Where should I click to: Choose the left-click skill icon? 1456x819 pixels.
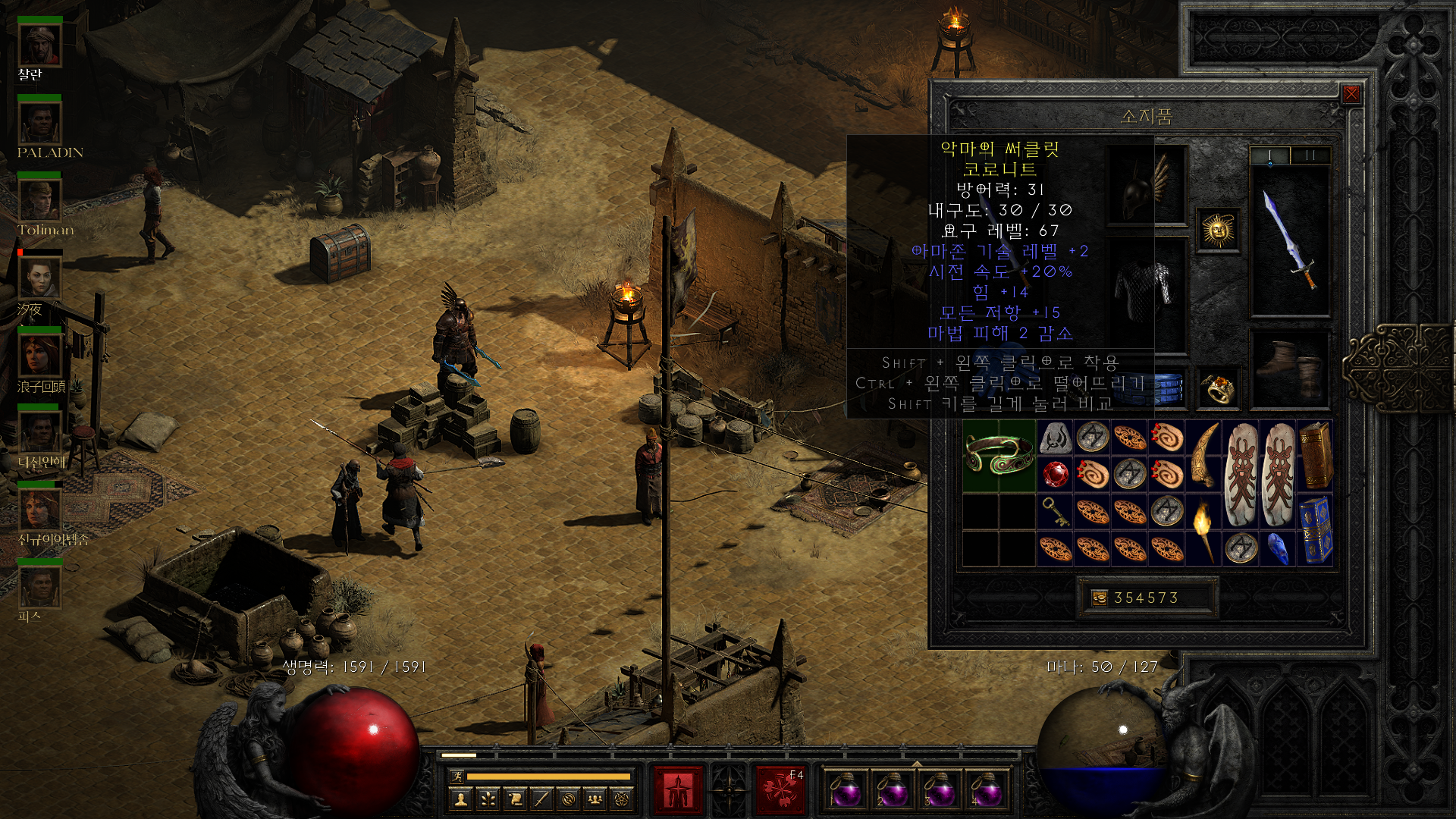pos(678,789)
